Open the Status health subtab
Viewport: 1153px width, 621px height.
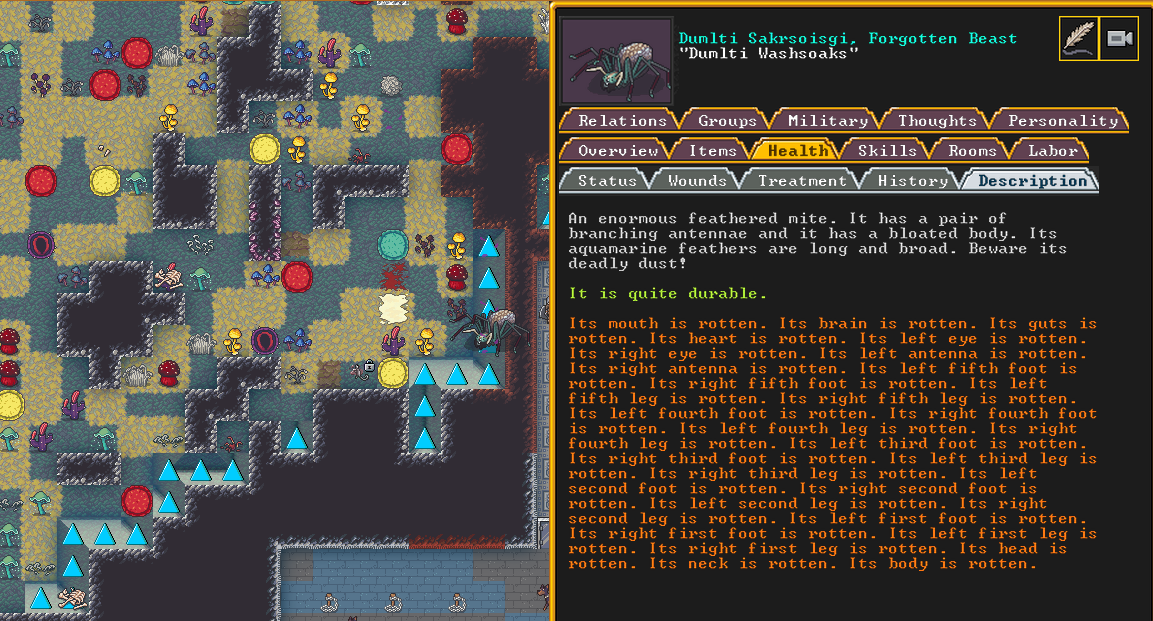607,181
